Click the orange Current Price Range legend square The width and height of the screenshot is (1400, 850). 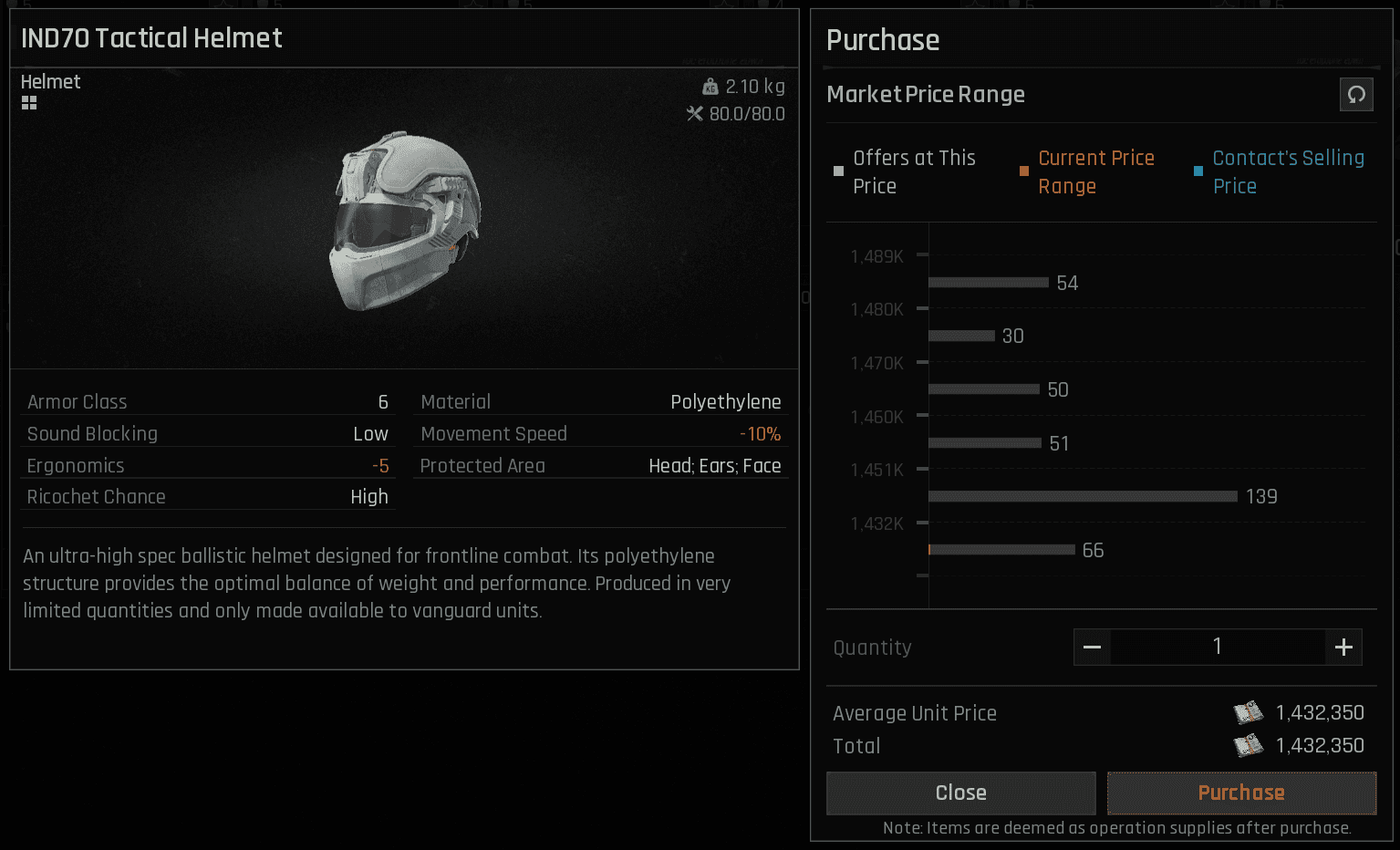tap(1023, 171)
